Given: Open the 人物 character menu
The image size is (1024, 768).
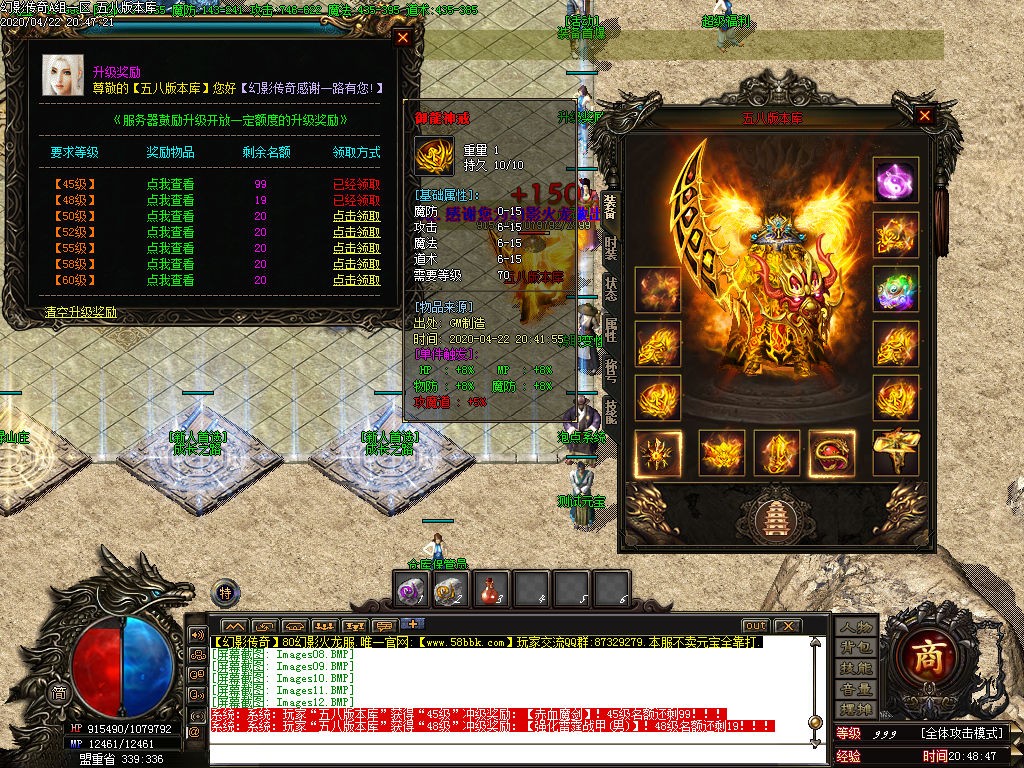Looking at the screenshot, I should coord(856,626).
